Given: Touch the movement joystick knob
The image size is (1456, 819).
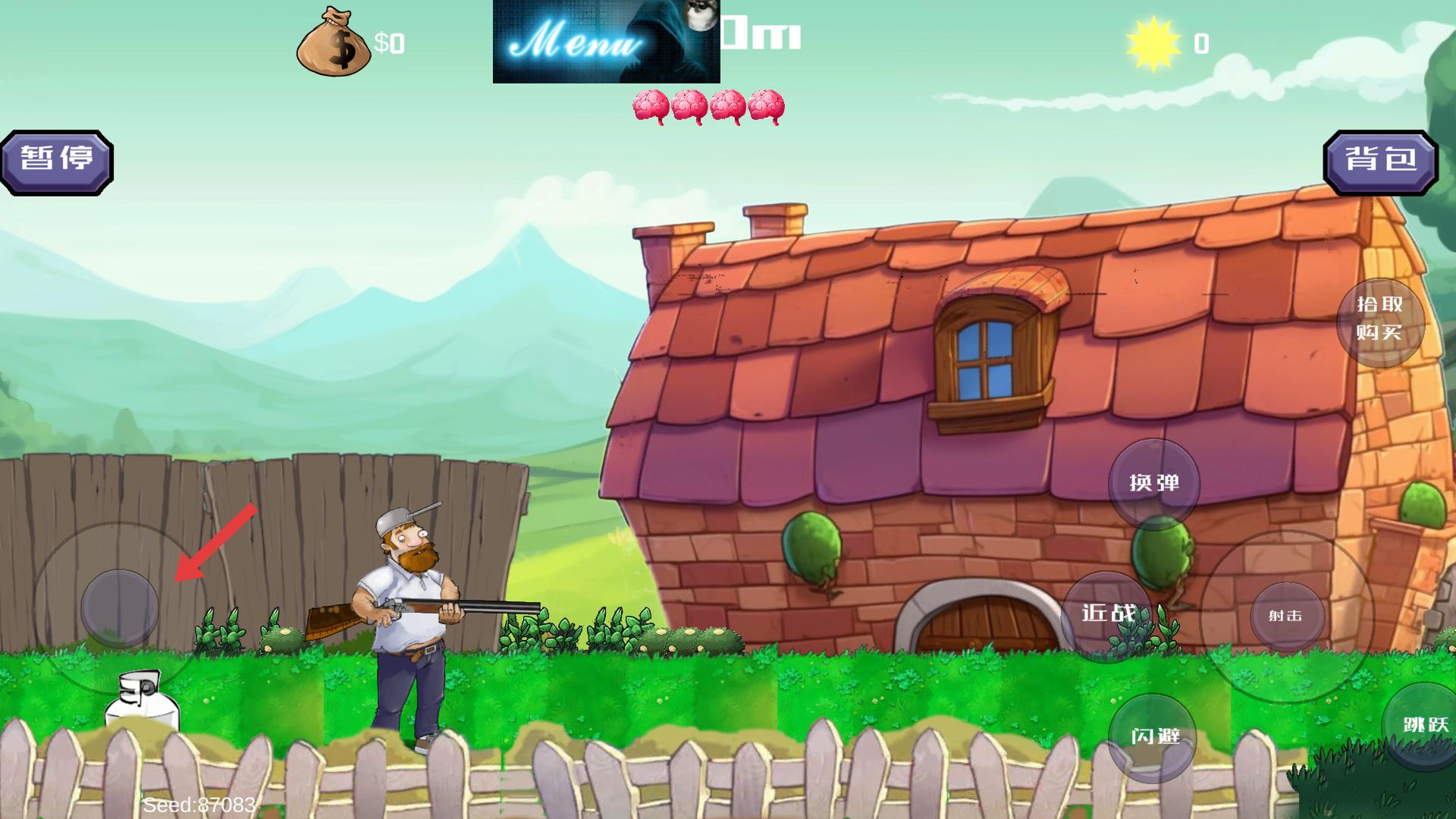Looking at the screenshot, I should (119, 607).
